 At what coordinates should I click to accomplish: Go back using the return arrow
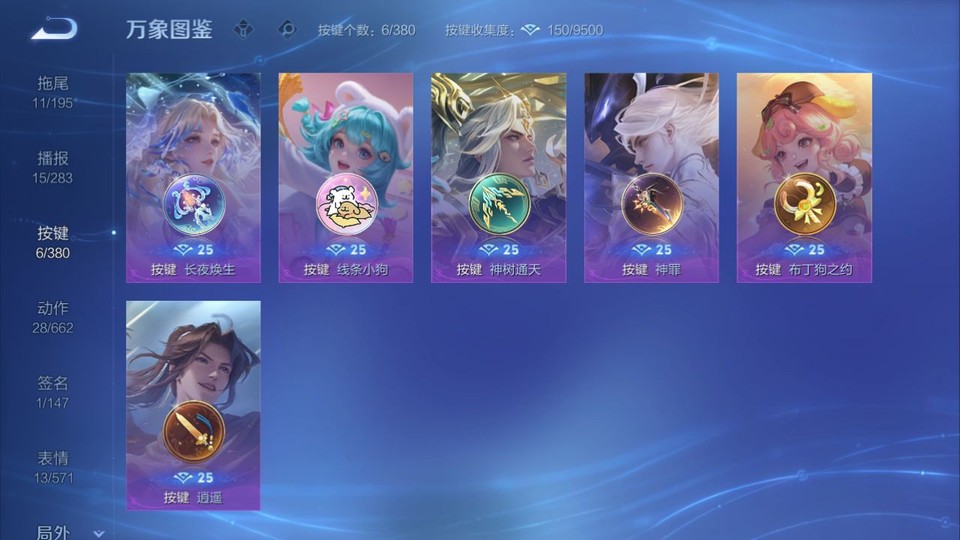(53, 29)
